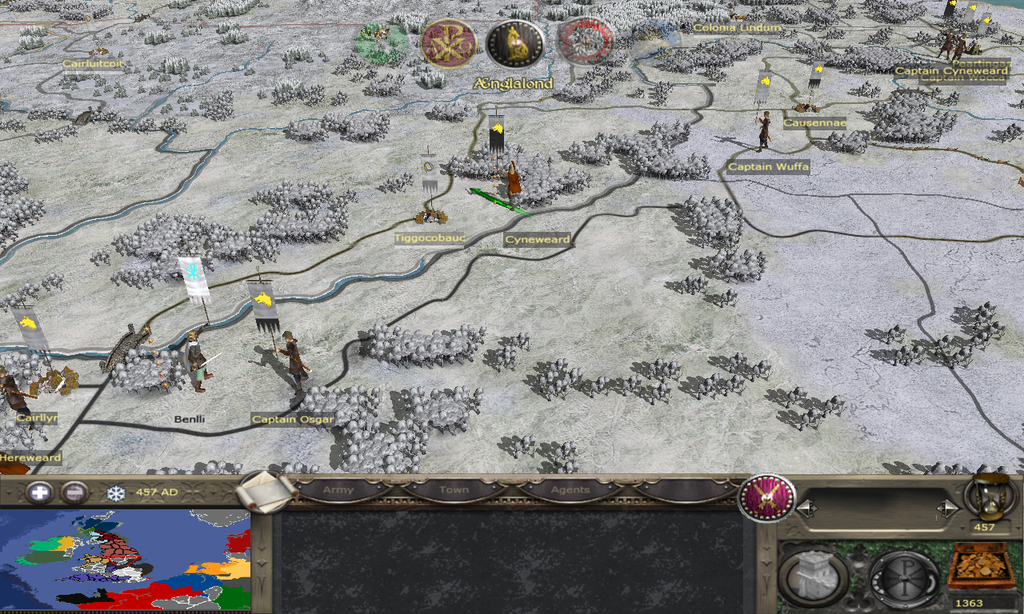Open the stone tower construction button
Screen dimensions: 1024x614
tap(813, 576)
